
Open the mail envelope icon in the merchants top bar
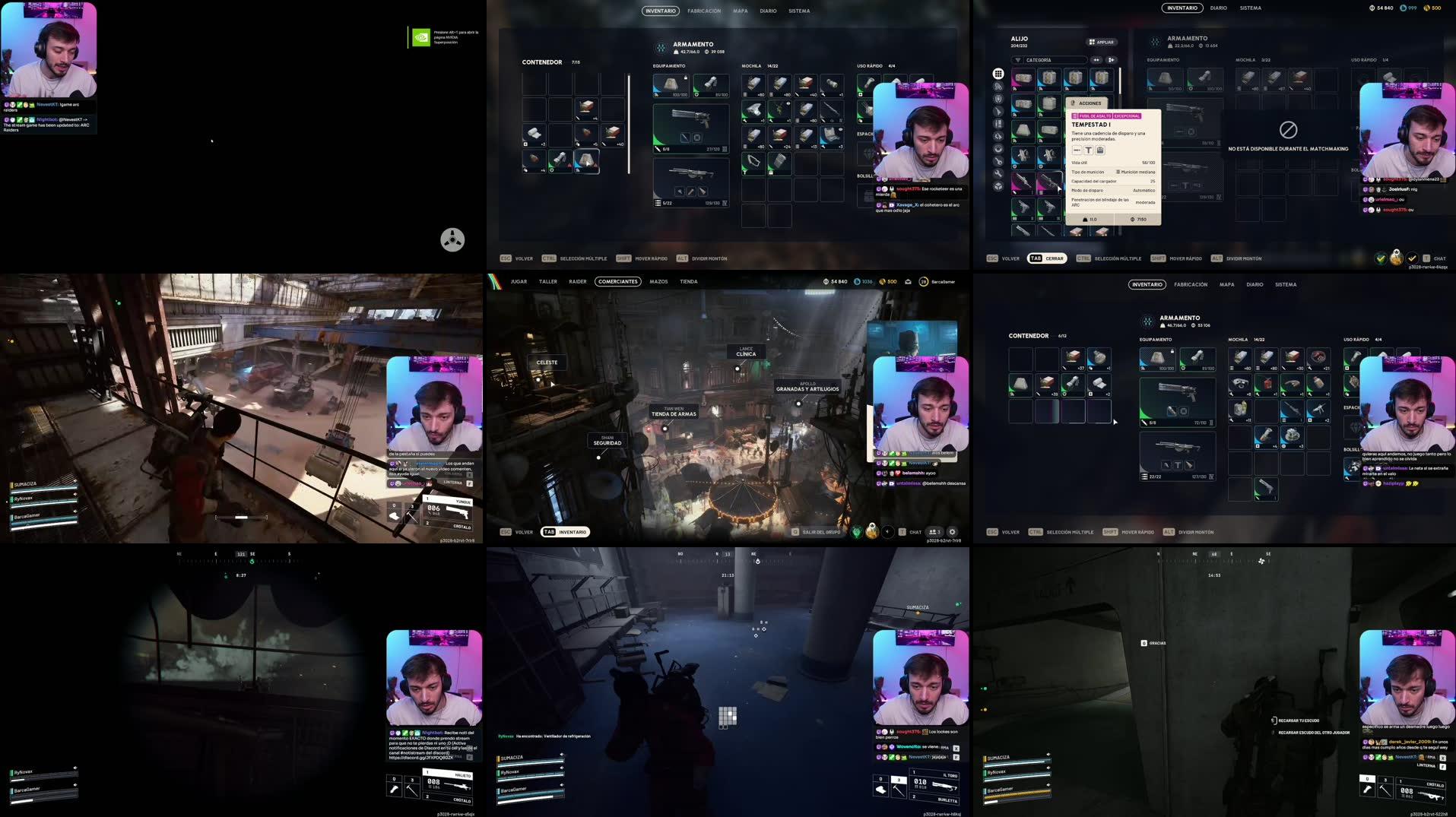pyautogui.click(x=909, y=282)
